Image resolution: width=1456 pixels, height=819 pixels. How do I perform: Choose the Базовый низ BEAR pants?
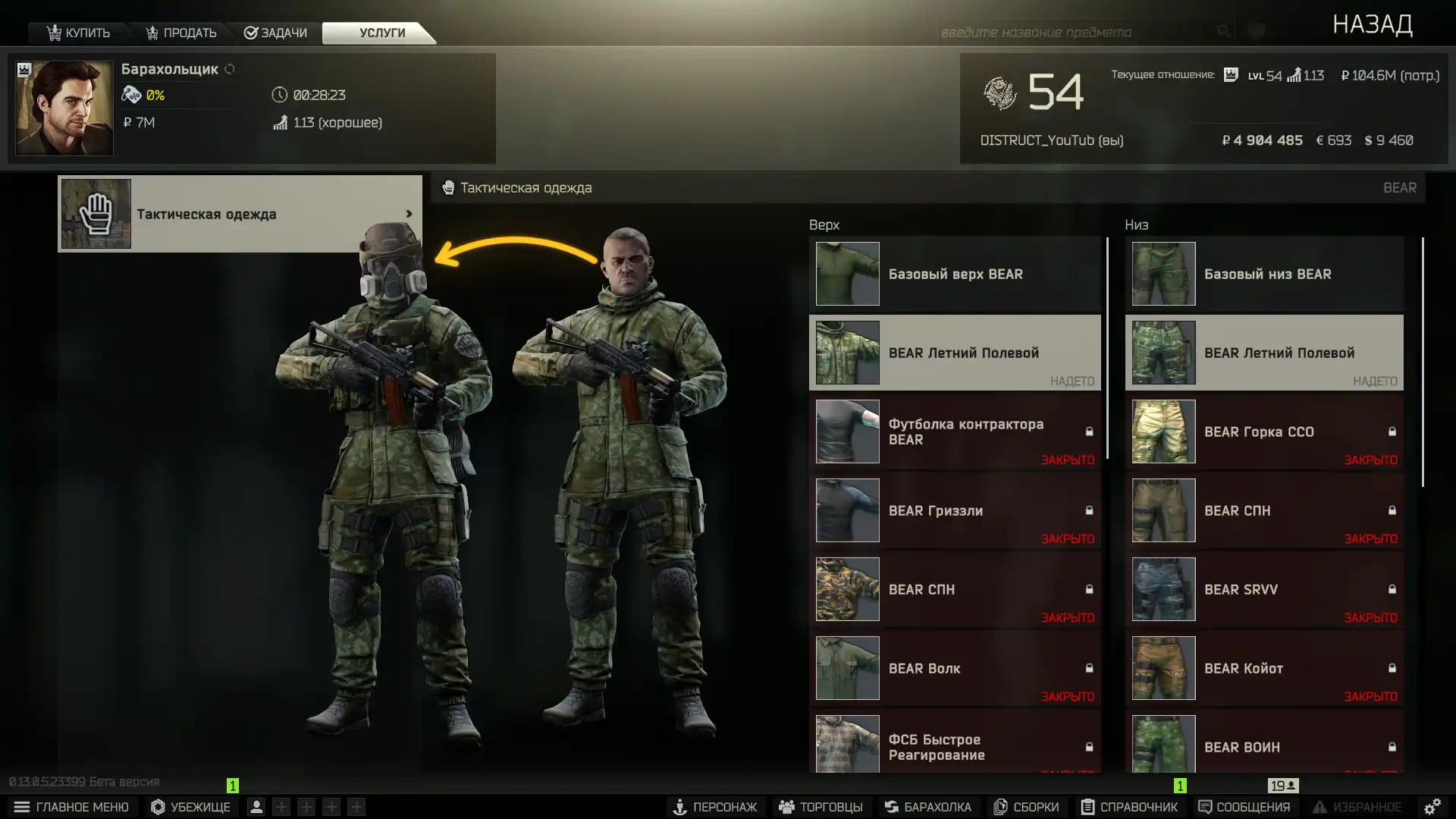tap(1263, 274)
